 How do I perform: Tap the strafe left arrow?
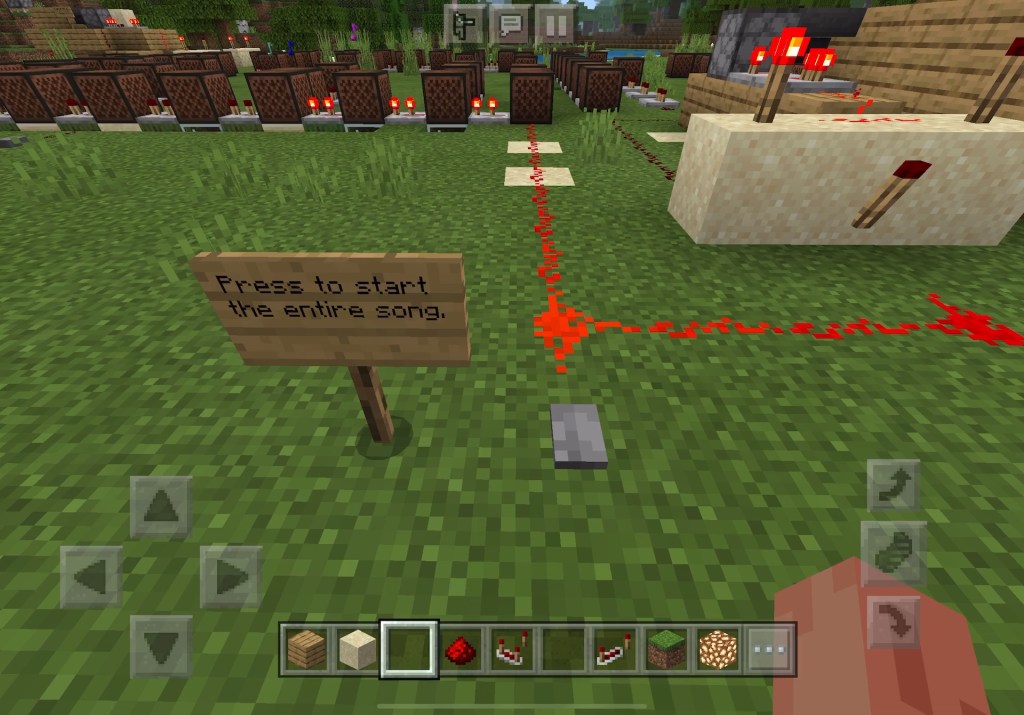pos(91,577)
